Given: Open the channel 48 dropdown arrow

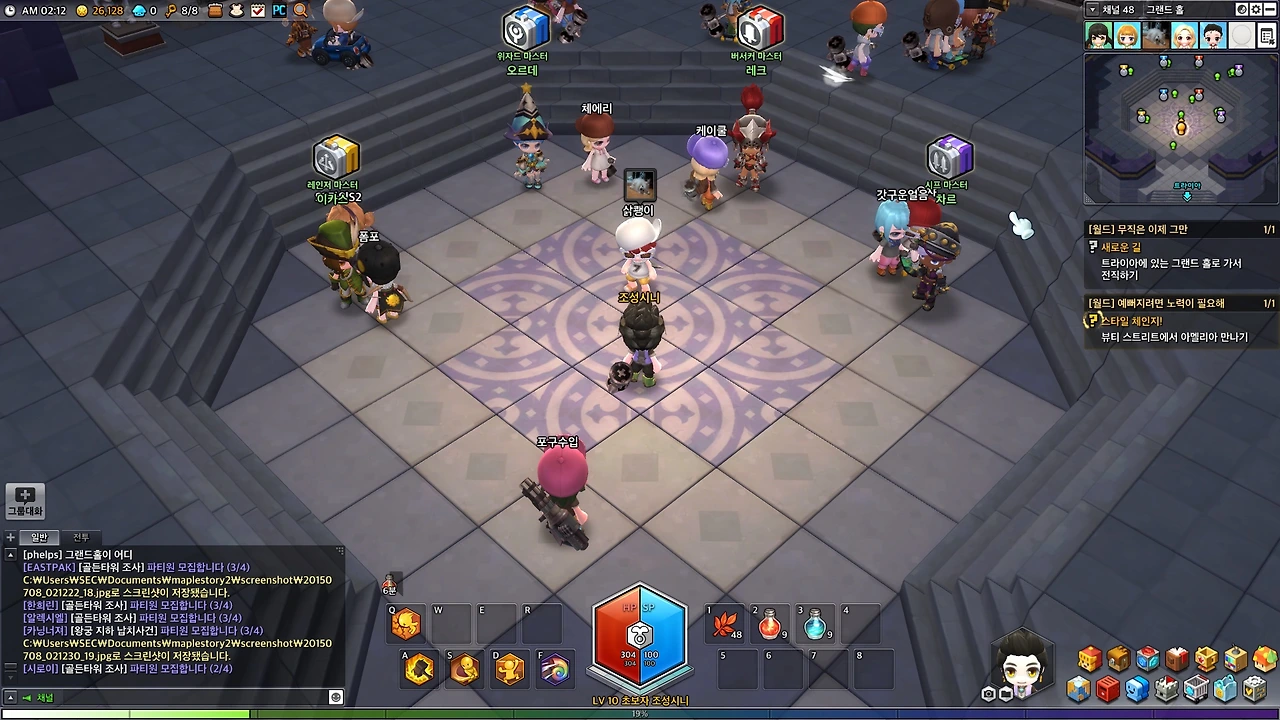Looking at the screenshot, I should (x=1092, y=9).
